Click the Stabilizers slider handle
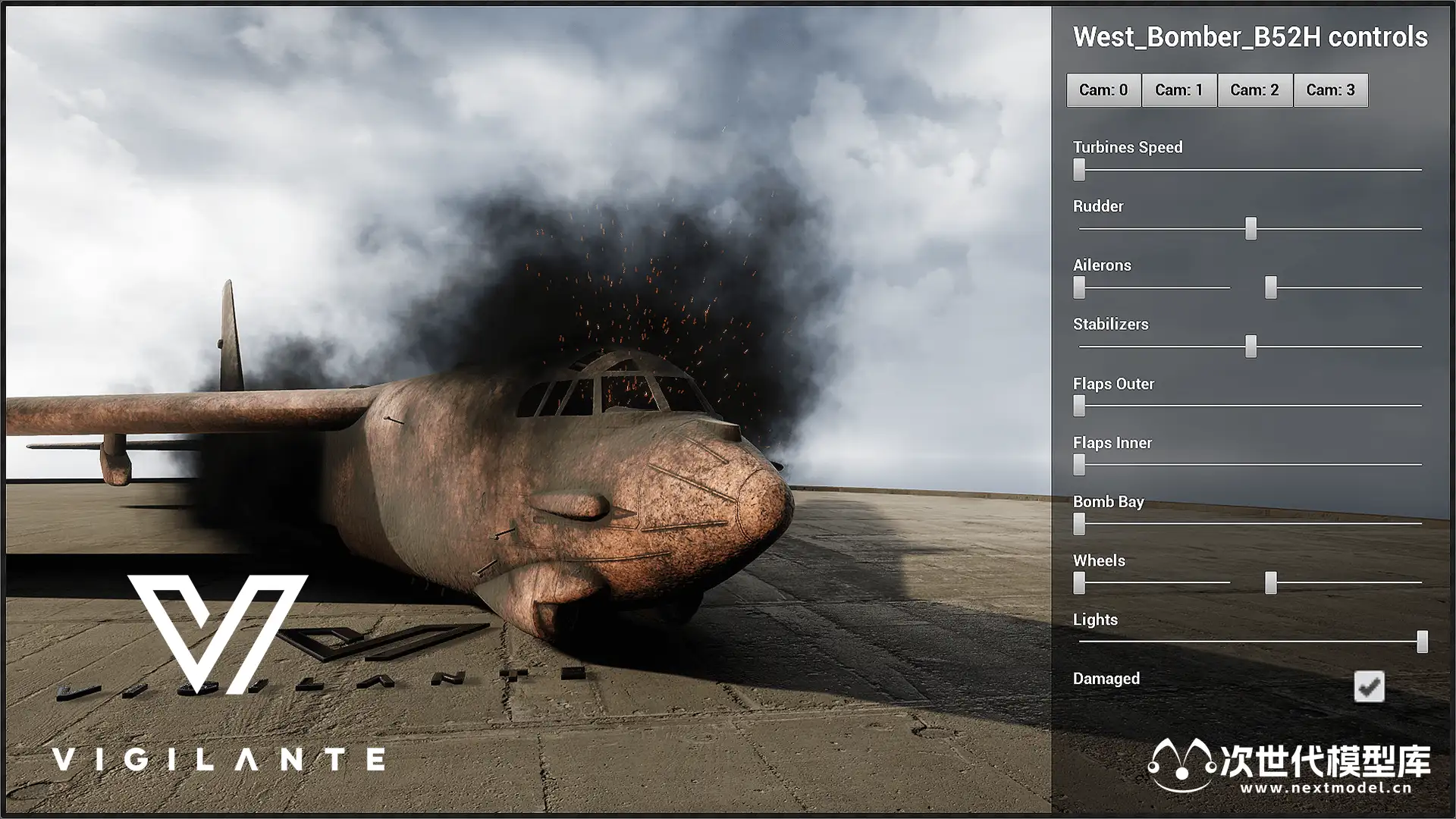 [1250, 347]
